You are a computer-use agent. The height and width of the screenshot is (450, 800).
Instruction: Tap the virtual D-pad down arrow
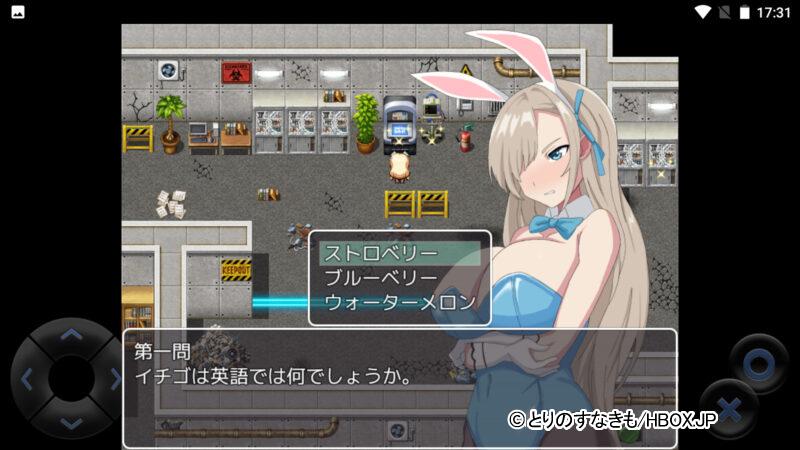[70, 422]
